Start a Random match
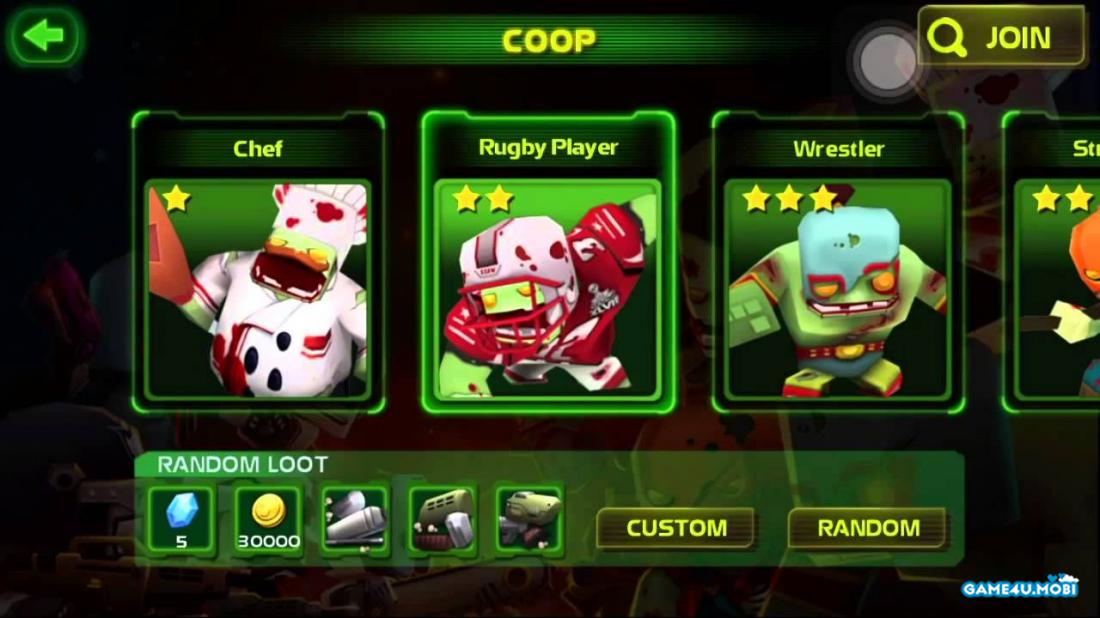 click(868, 528)
